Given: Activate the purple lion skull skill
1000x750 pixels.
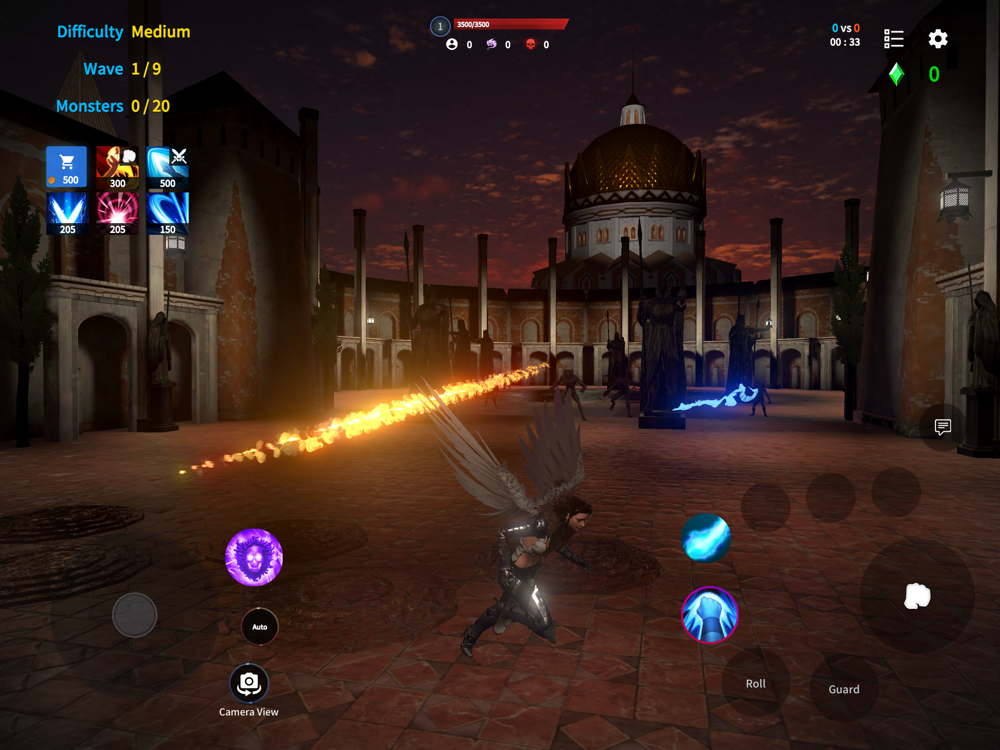Looking at the screenshot, I should click(254, 557).
